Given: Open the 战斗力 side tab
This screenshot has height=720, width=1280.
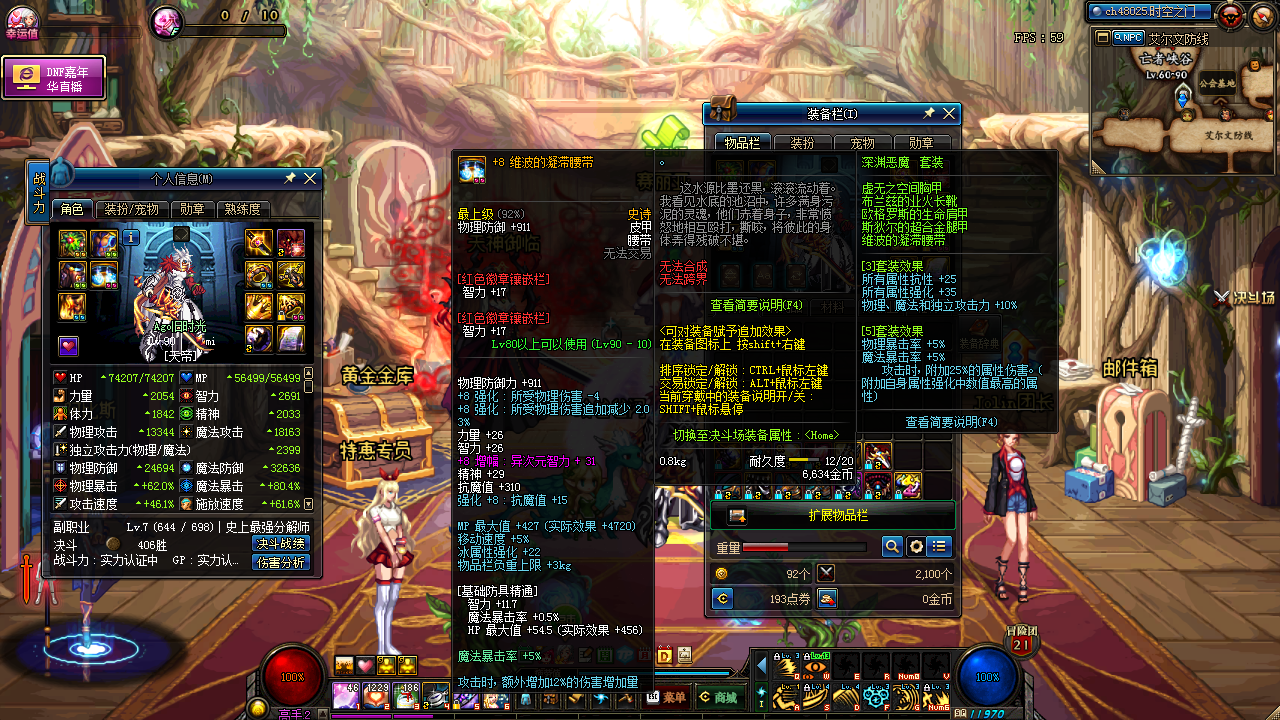Looking at the screenshot, I should [x=39, y=191].
